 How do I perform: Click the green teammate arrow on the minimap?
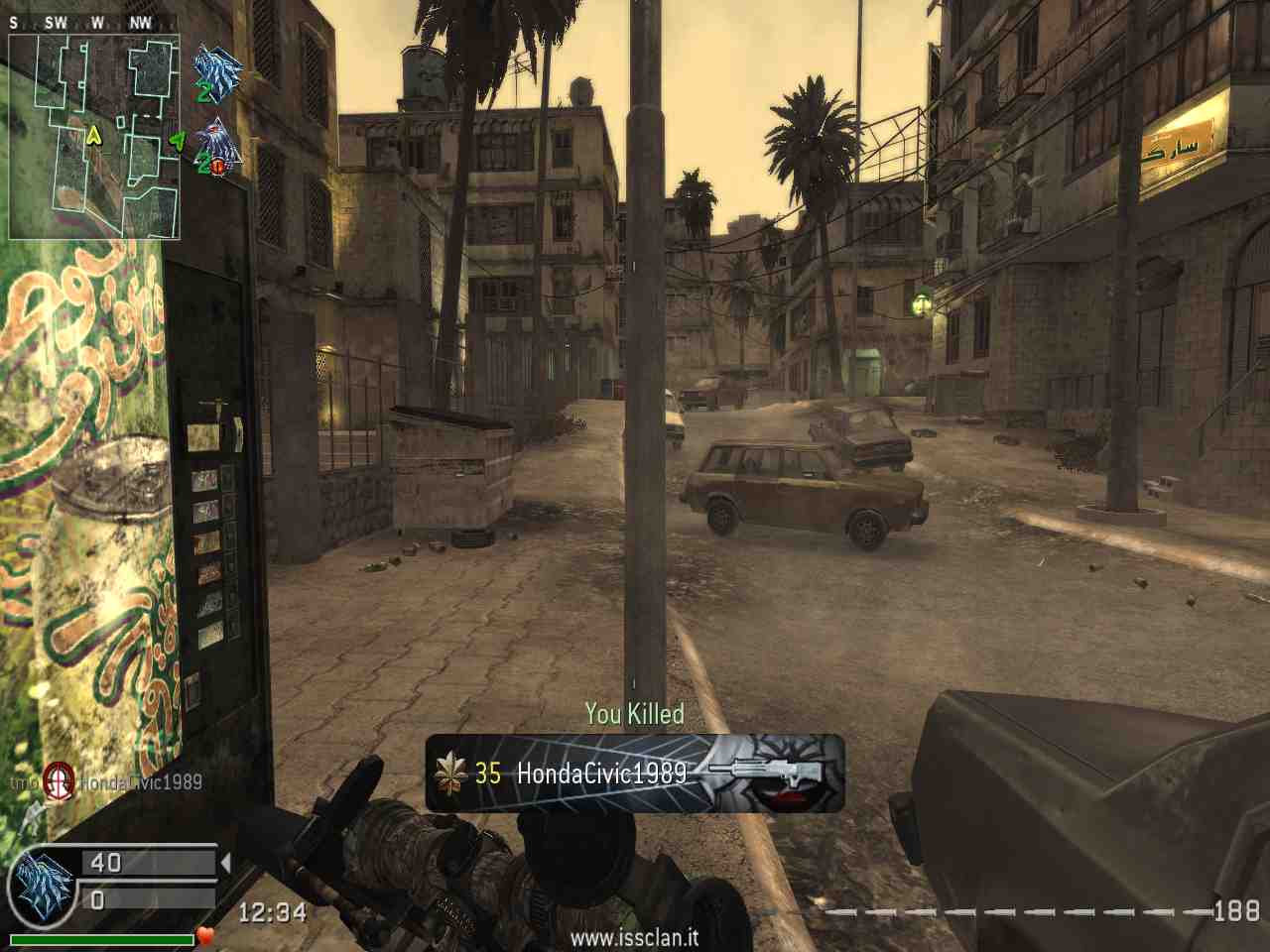pyautogui.click(x=178, y=140)
